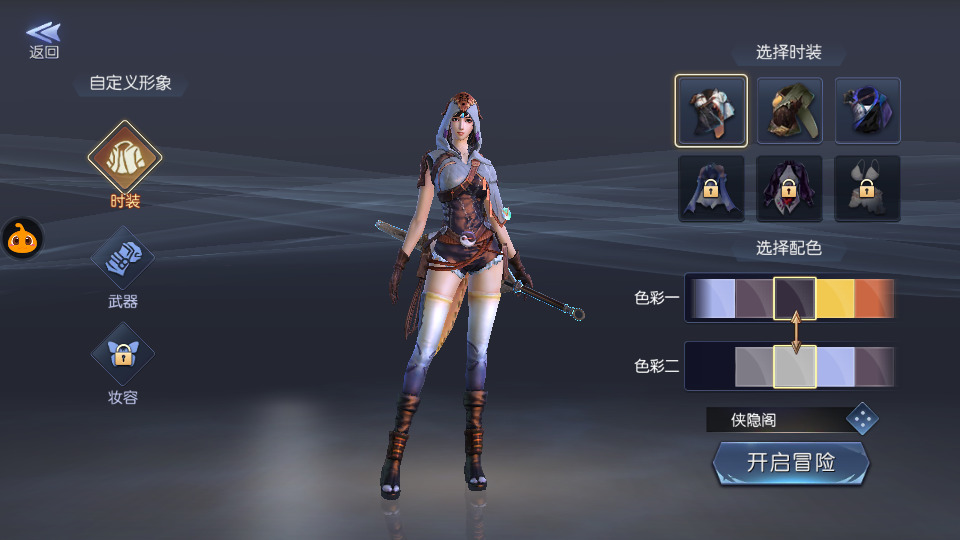
Task: Click the double-arrow color swap icon
Action: (796, 332)
